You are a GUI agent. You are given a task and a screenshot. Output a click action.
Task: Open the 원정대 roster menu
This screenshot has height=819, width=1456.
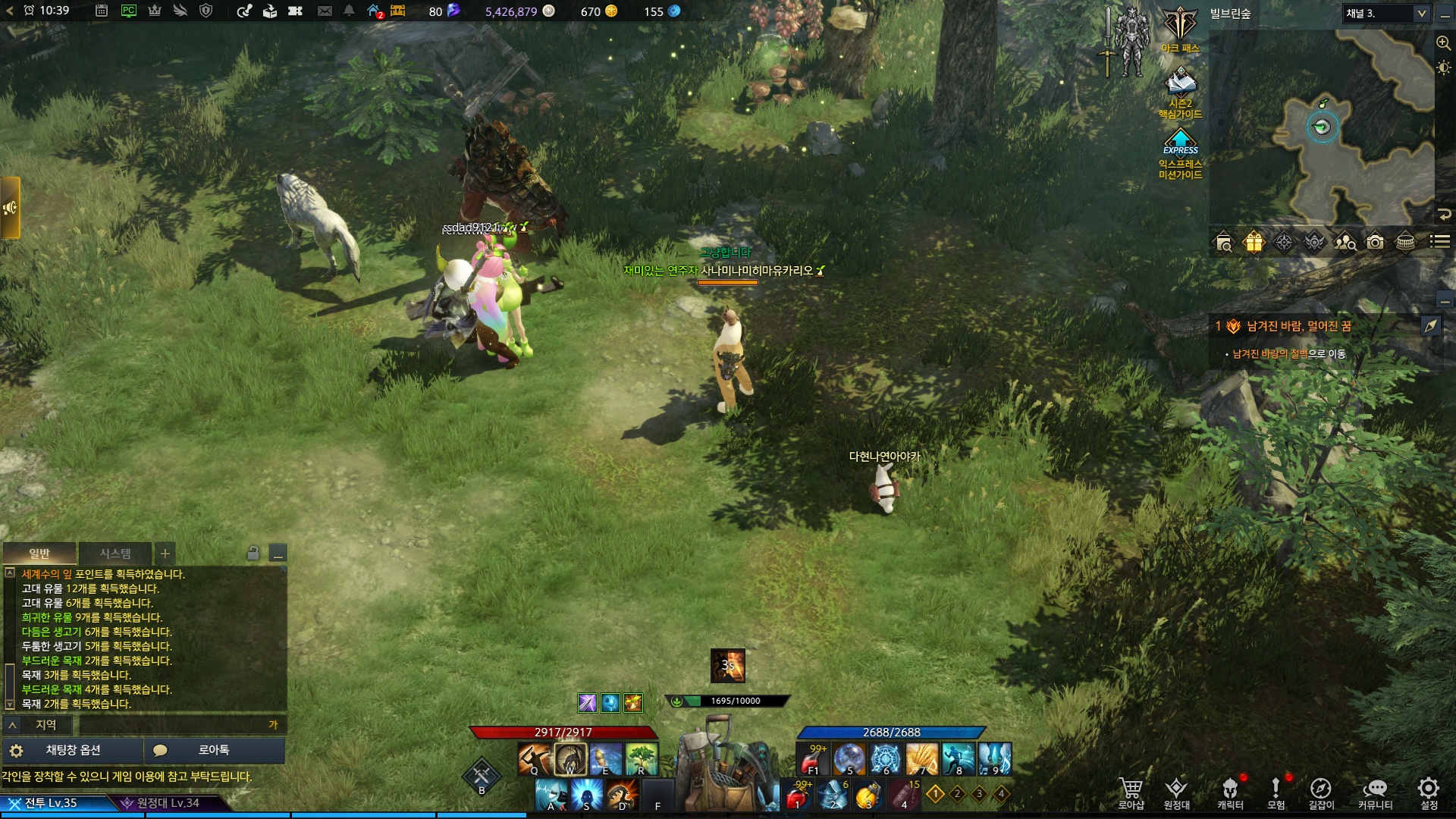tap(1176, 792)
